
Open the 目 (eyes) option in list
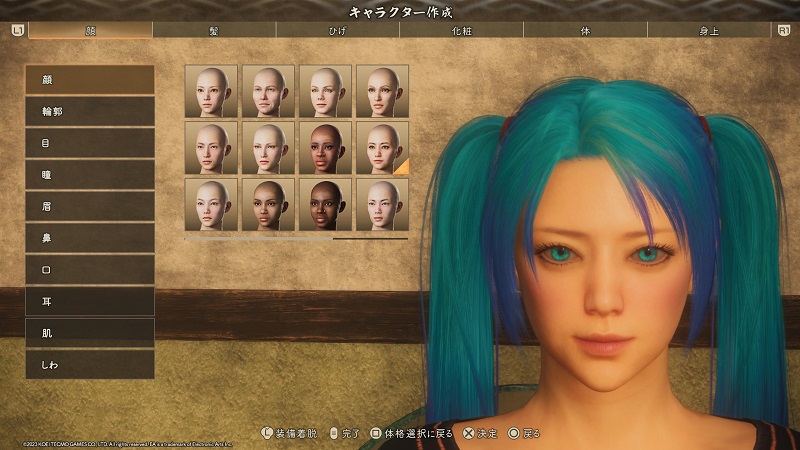90,143
